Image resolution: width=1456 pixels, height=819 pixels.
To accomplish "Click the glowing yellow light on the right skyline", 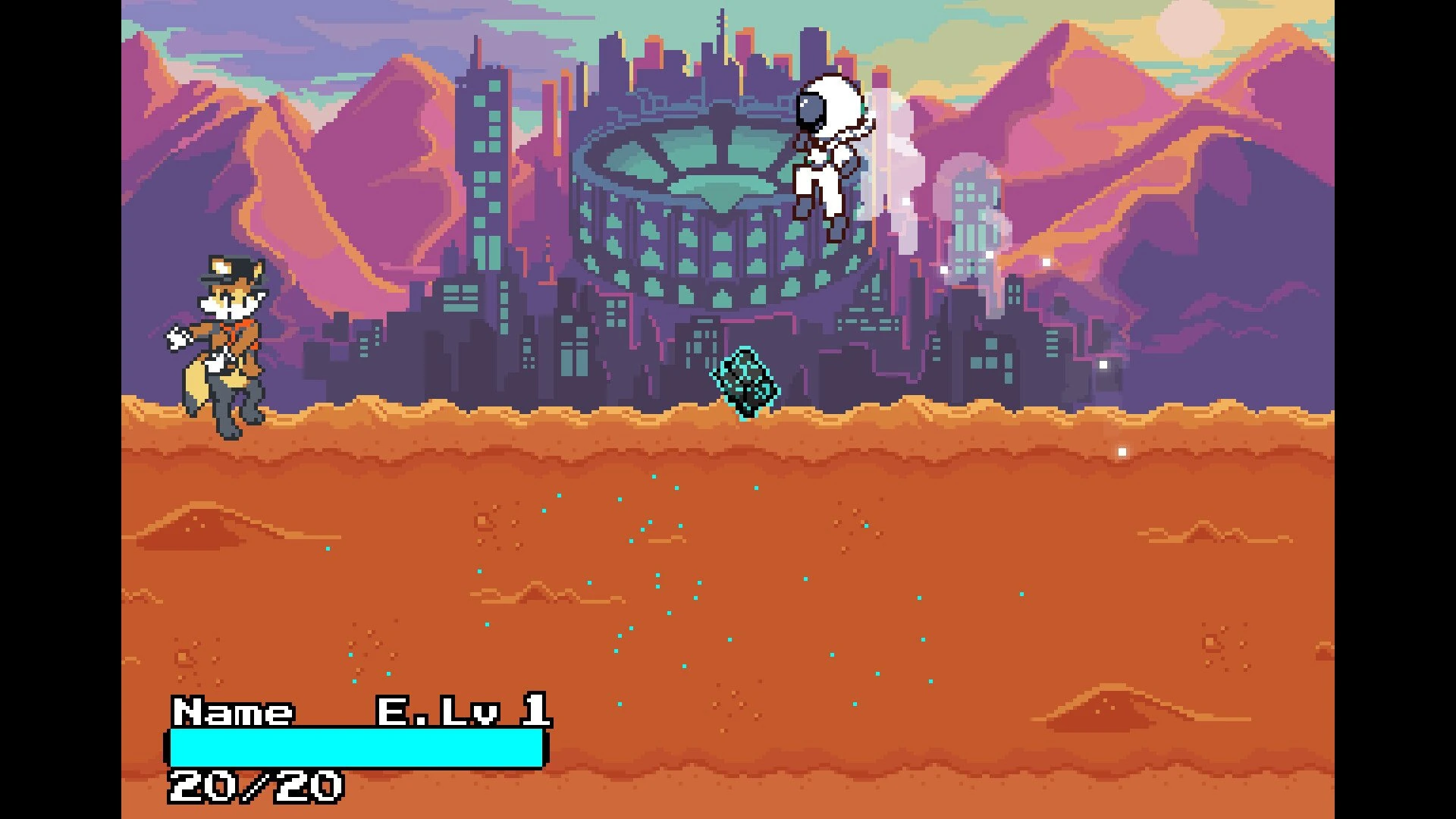I will pyautogui.click(x=1046, y=262).
